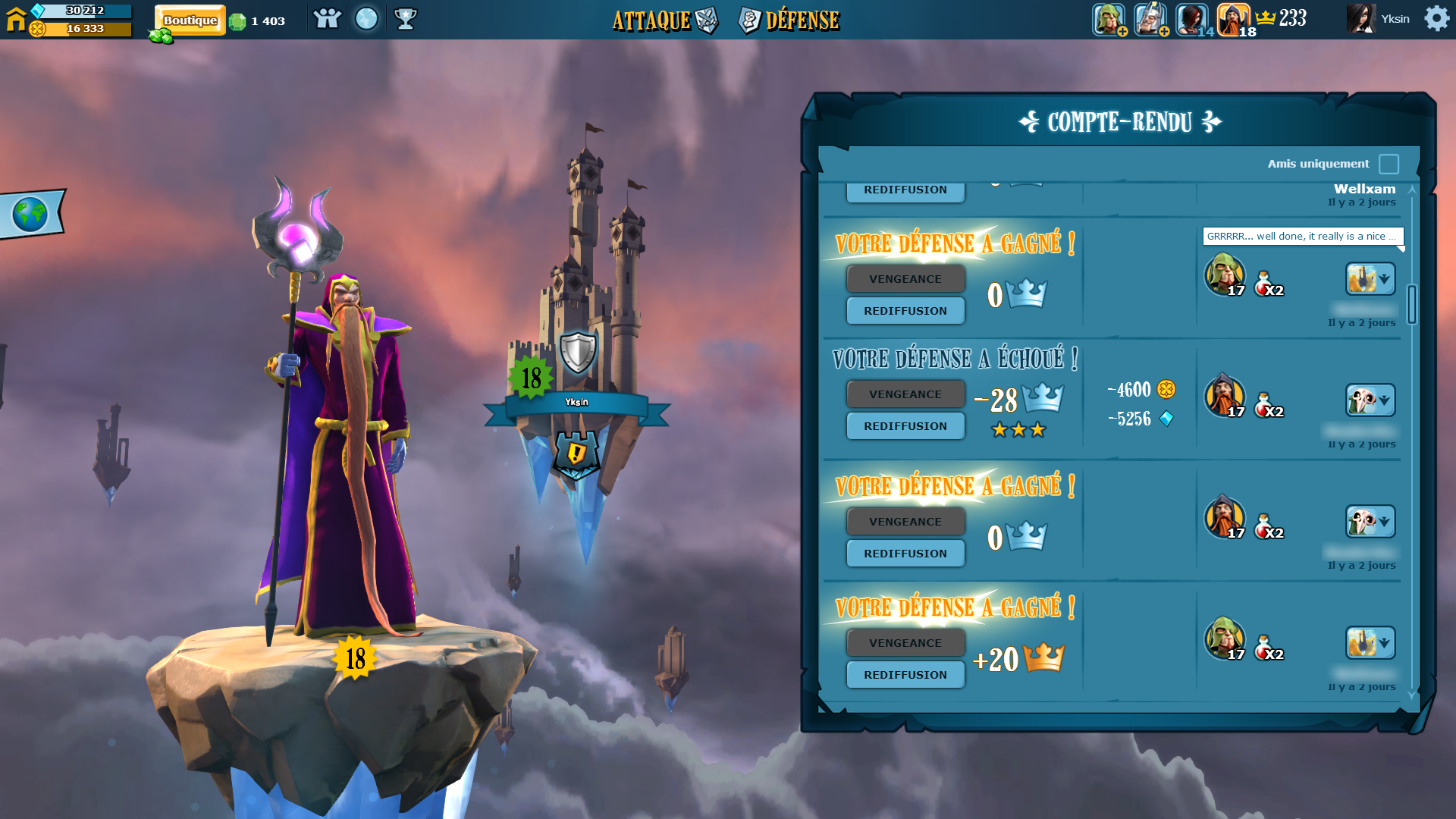Take Vengeance on the +20 crown defense
The image size is (1456, 819).
pos(905,643)
